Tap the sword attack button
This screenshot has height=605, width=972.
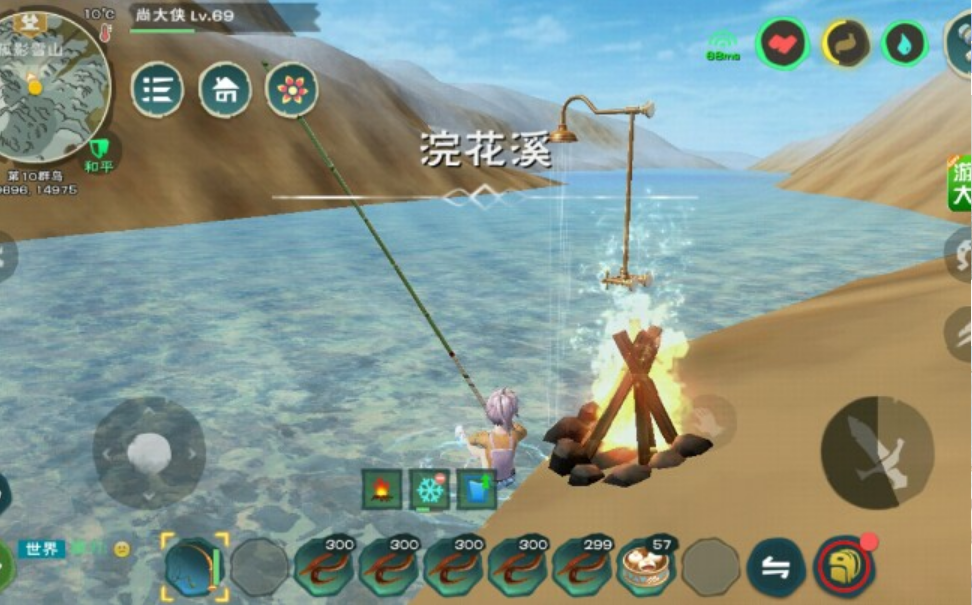tap(877, 452)
